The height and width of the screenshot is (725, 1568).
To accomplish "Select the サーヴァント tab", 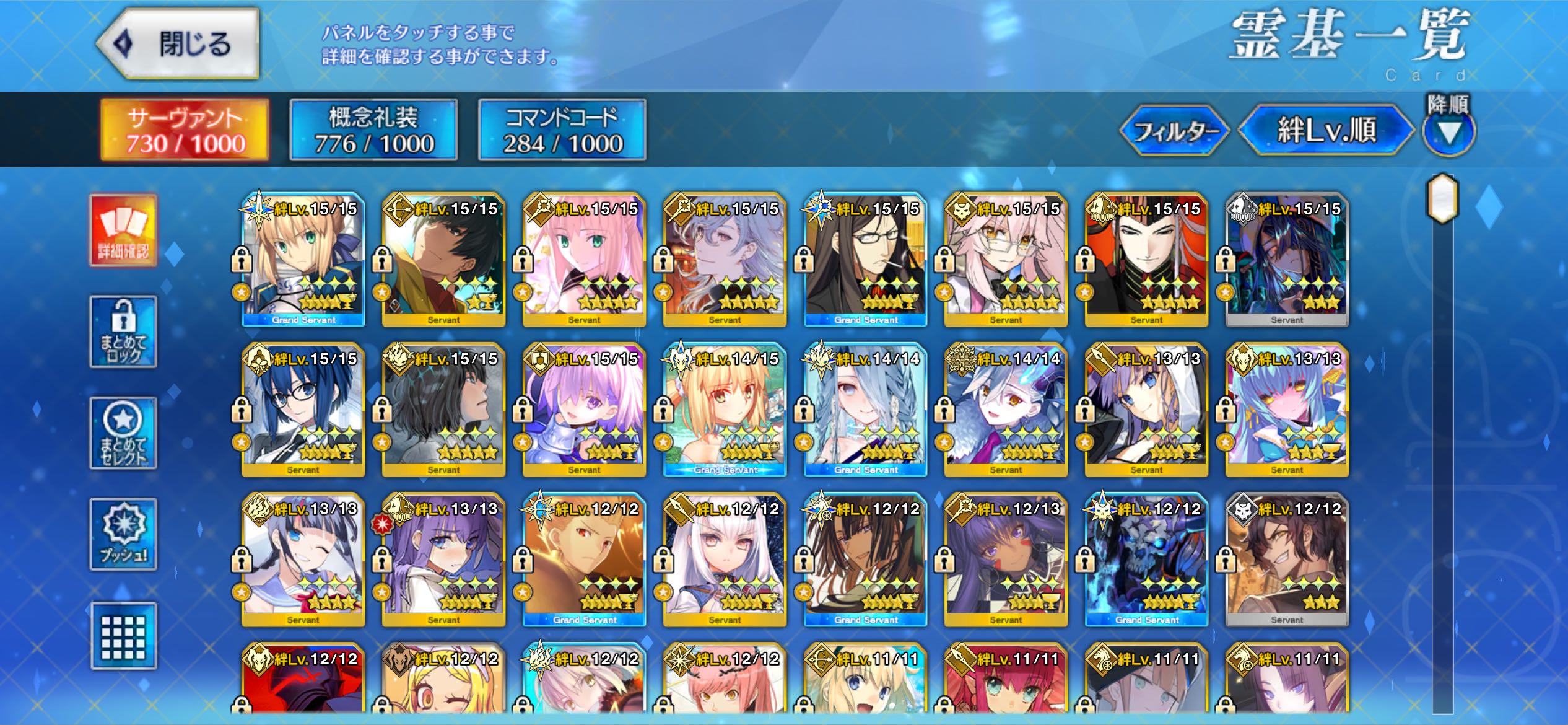I will [185, 130].
